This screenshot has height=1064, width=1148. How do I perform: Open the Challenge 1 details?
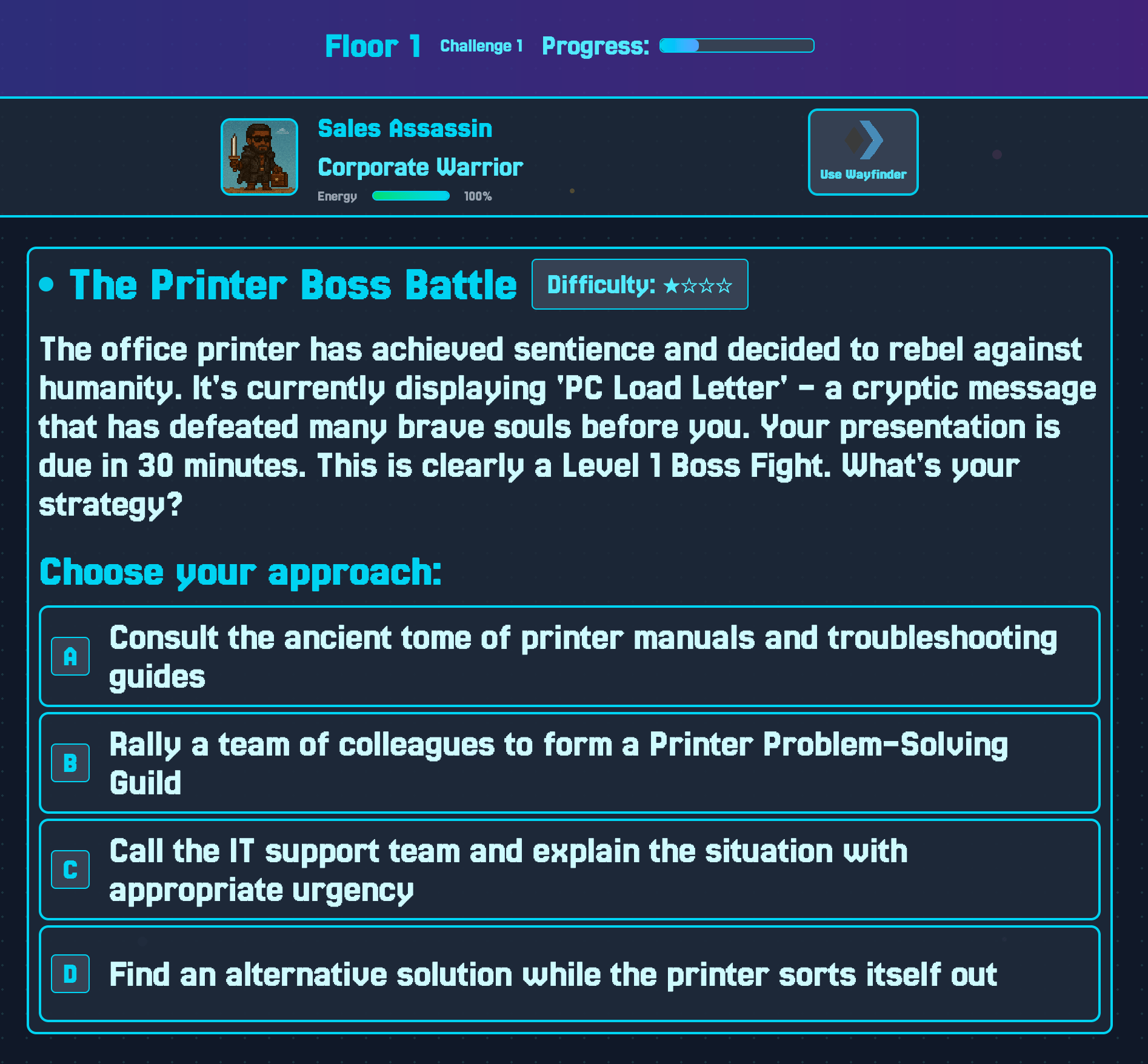tap(482, 45)
